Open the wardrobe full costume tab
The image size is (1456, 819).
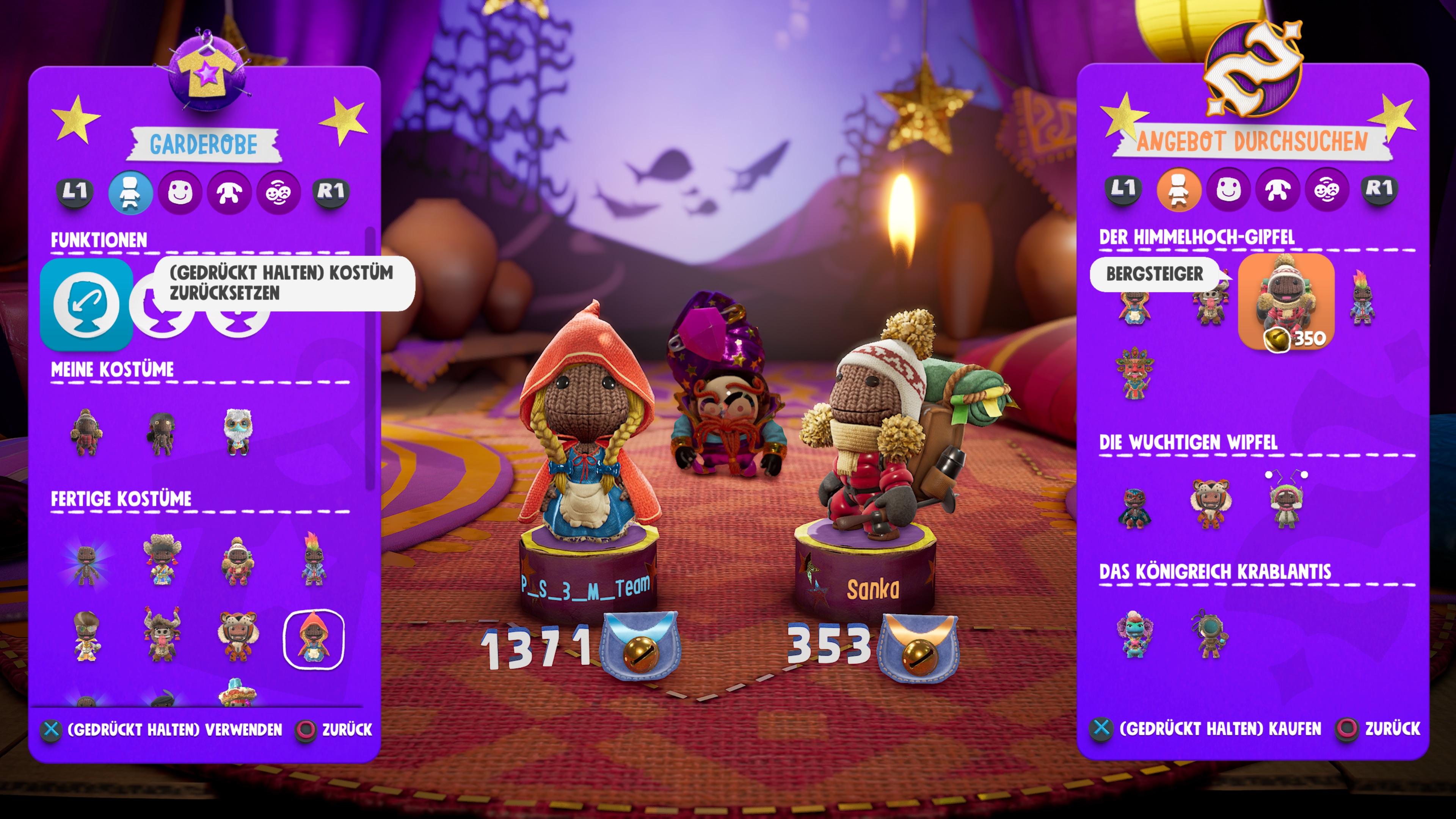tap(130, 192)
